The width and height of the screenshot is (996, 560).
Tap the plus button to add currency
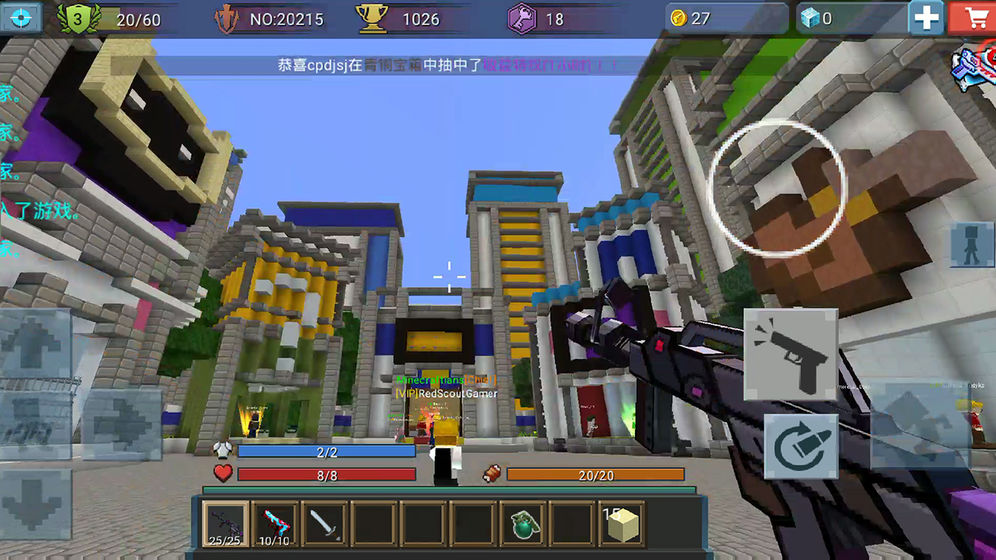tap(925, 17)
